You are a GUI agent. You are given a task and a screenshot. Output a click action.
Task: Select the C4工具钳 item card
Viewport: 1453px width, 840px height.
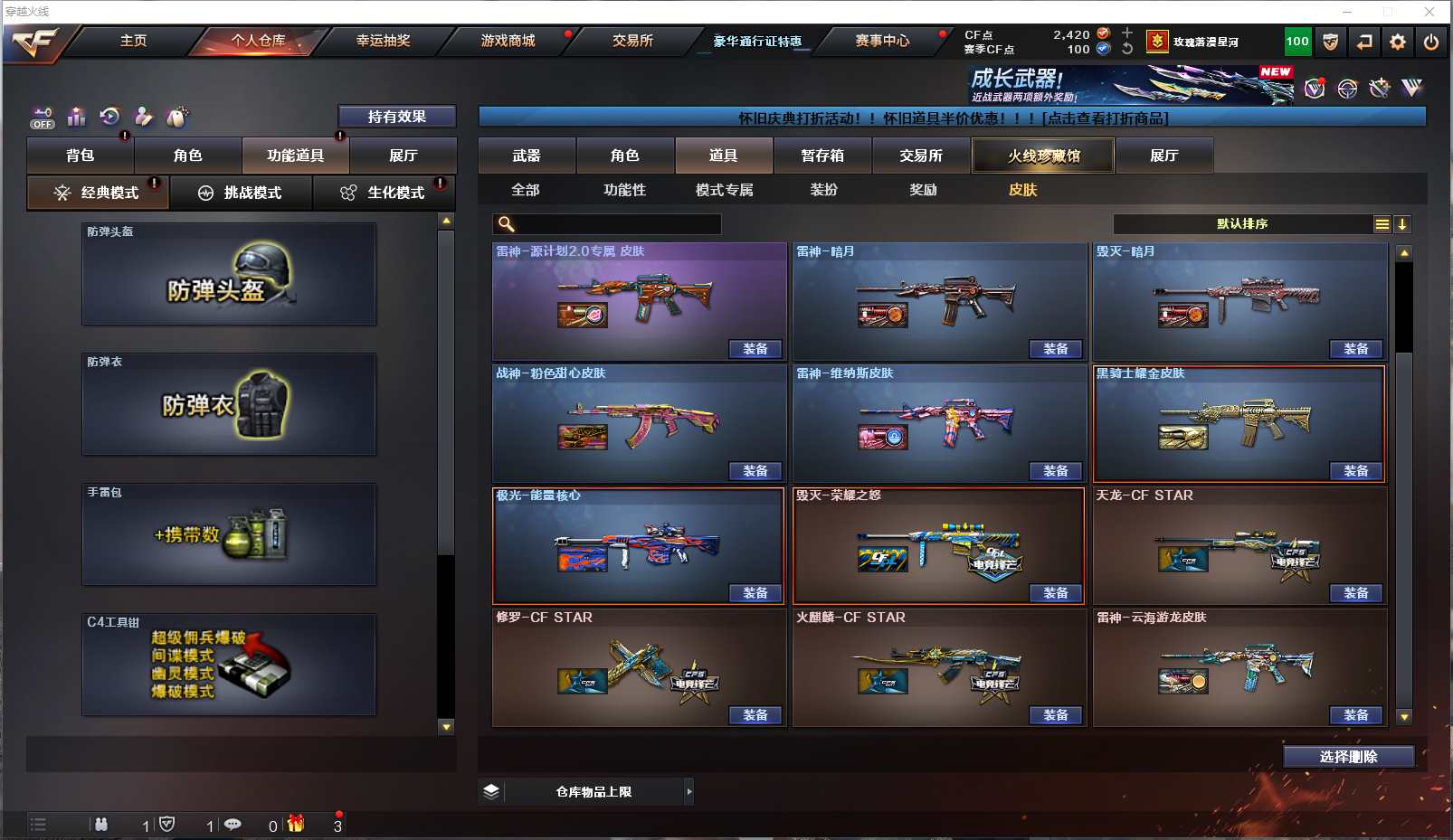229,665
